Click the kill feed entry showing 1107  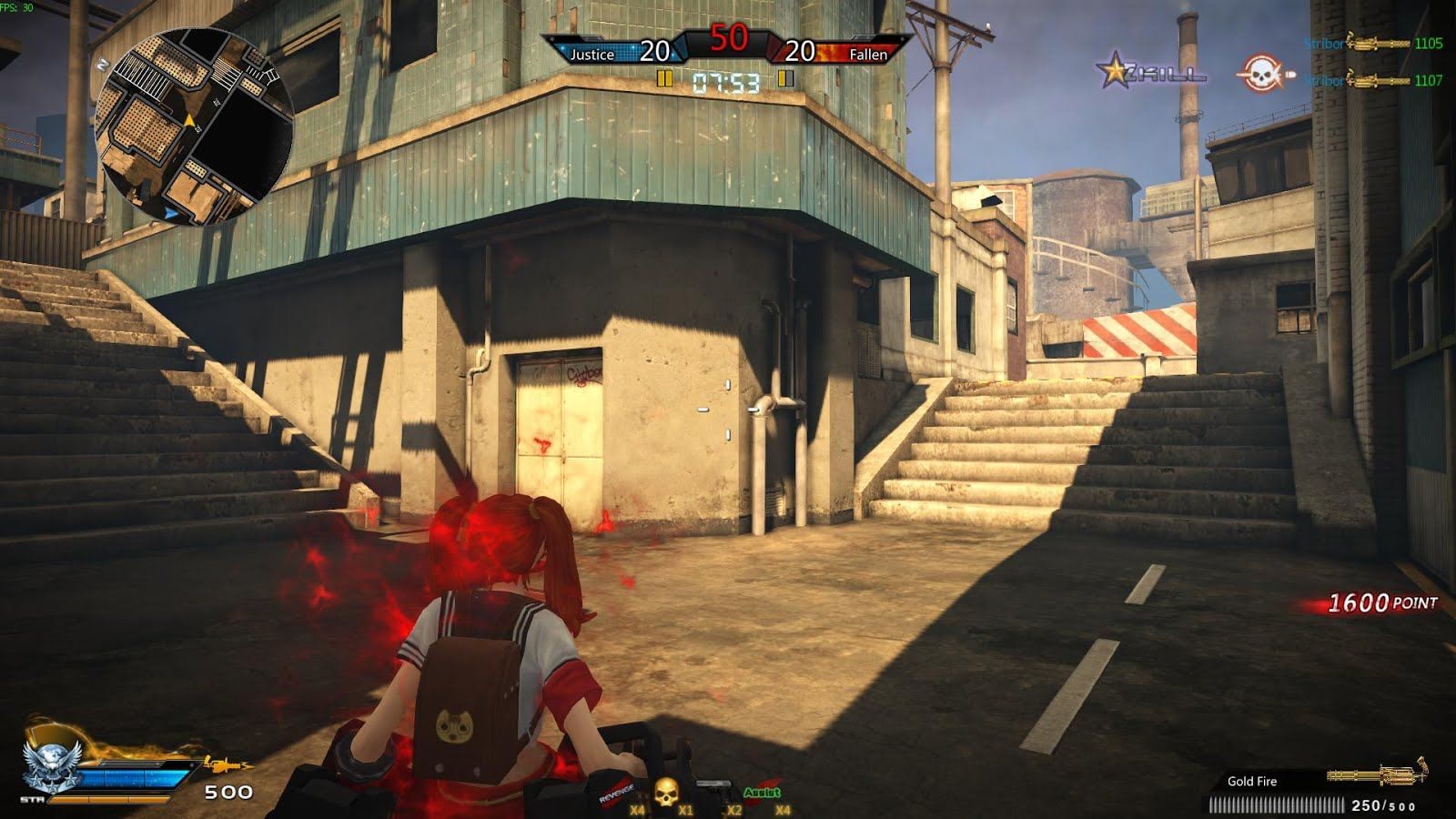pos(1372,81)
